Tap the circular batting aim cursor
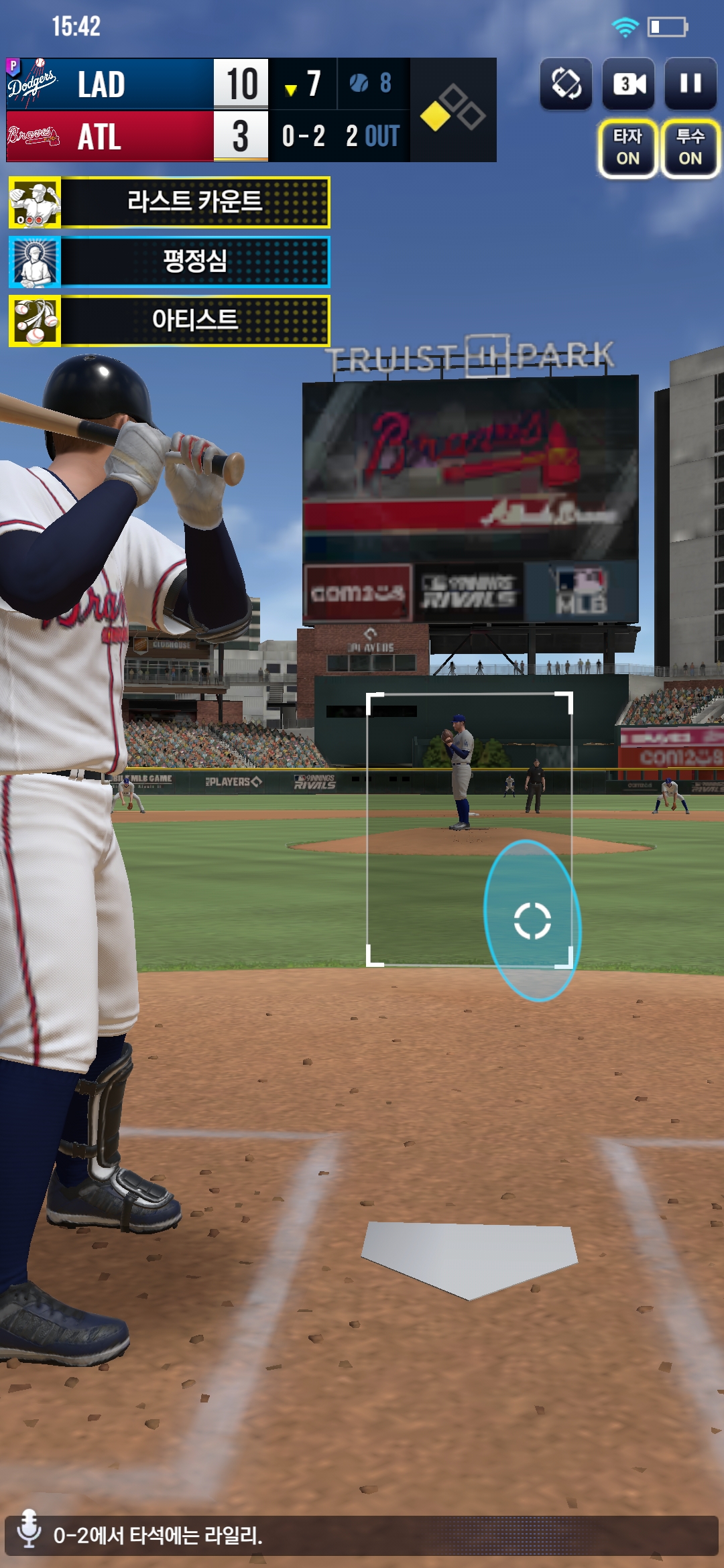Screen dimensions: 724x1568 [532, 921]
